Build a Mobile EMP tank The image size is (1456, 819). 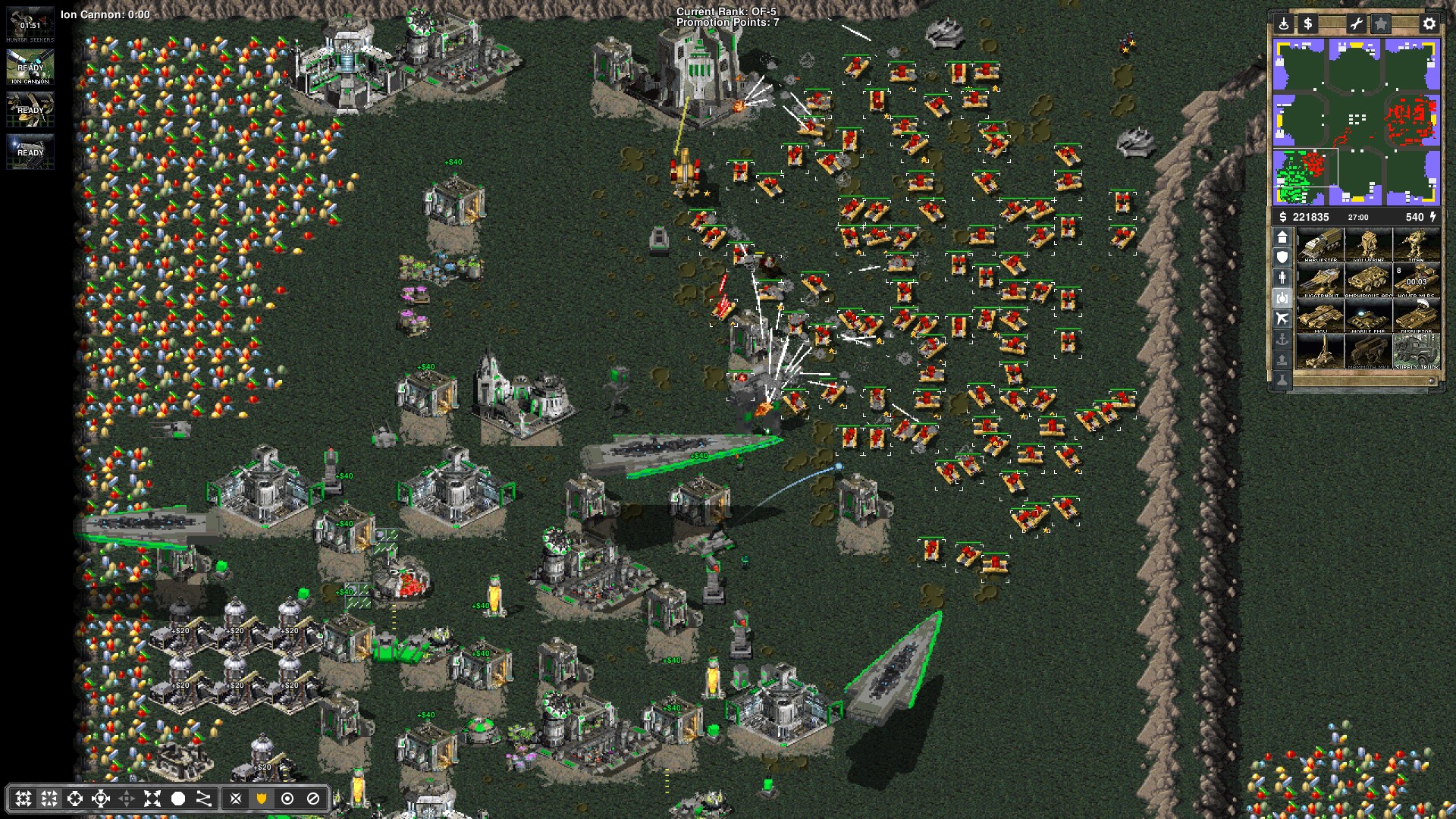click(x=1368, y=317)
